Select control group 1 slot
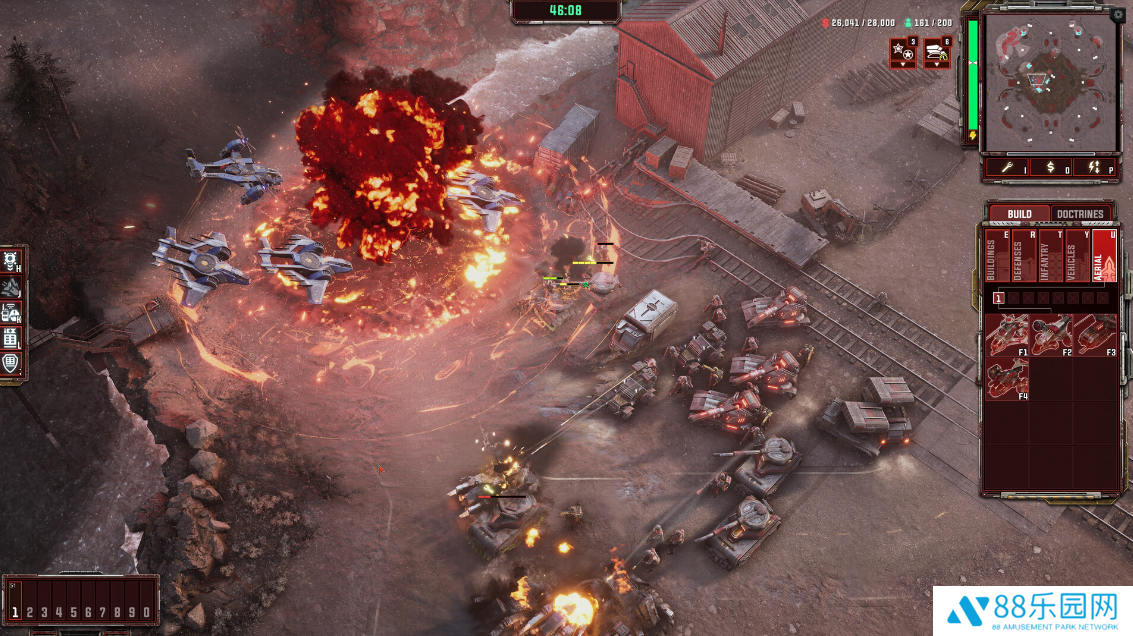The image size is (1133, 636). (15, 612)
